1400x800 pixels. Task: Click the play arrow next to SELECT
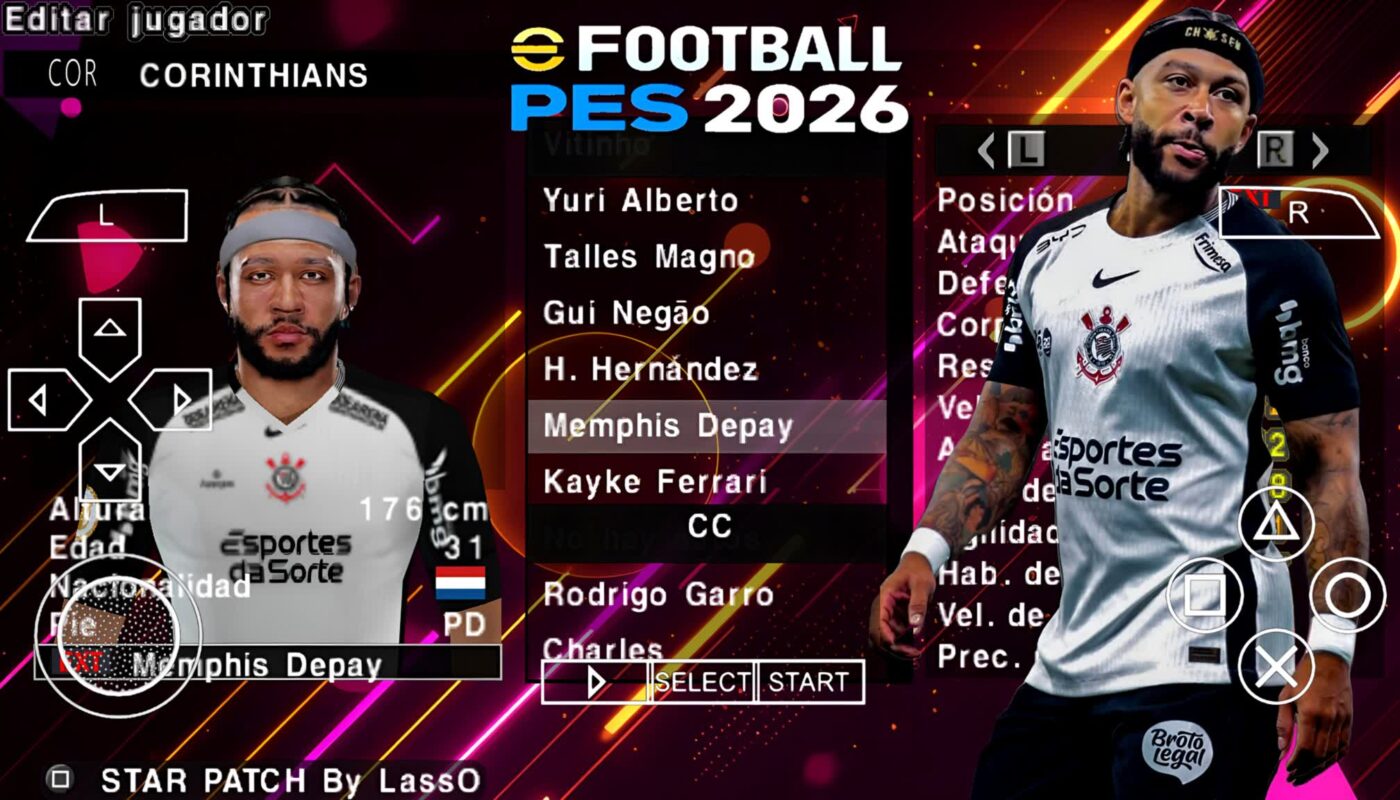click(x=597, y=681)
